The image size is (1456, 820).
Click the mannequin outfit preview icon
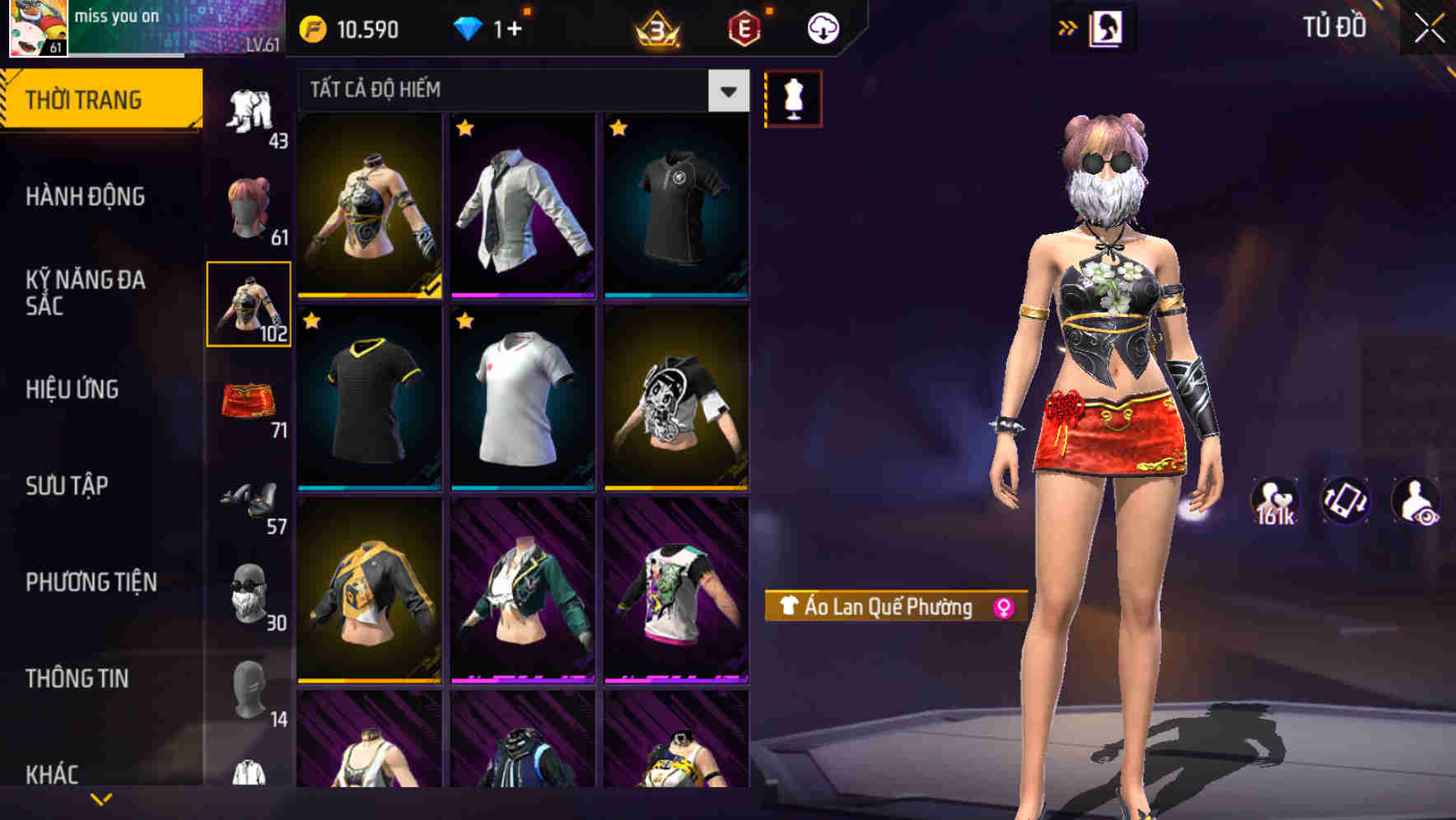click(x=793, y=97)
